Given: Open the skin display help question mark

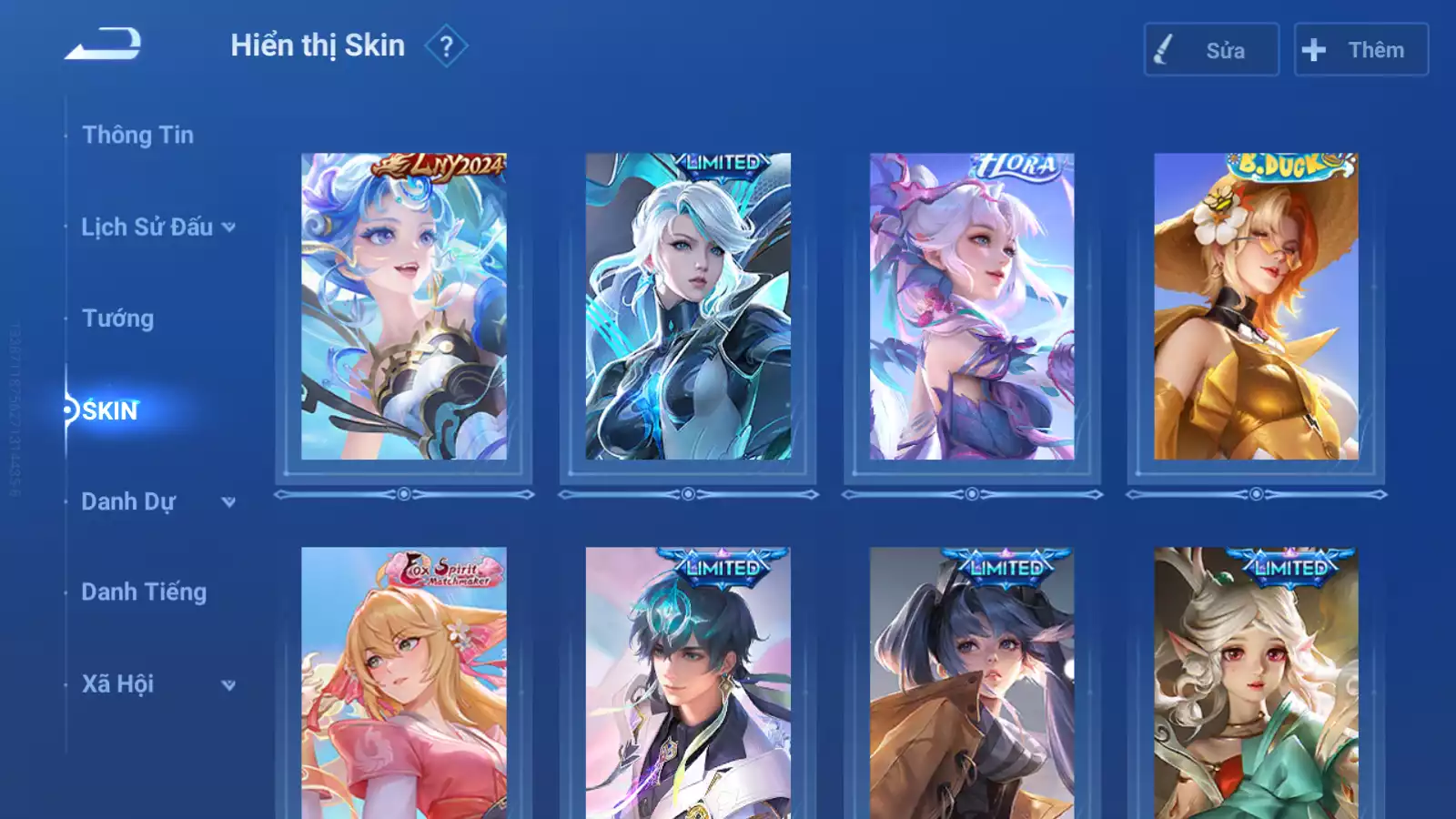Looking at the screenshot, I should [x=446, y=46].
